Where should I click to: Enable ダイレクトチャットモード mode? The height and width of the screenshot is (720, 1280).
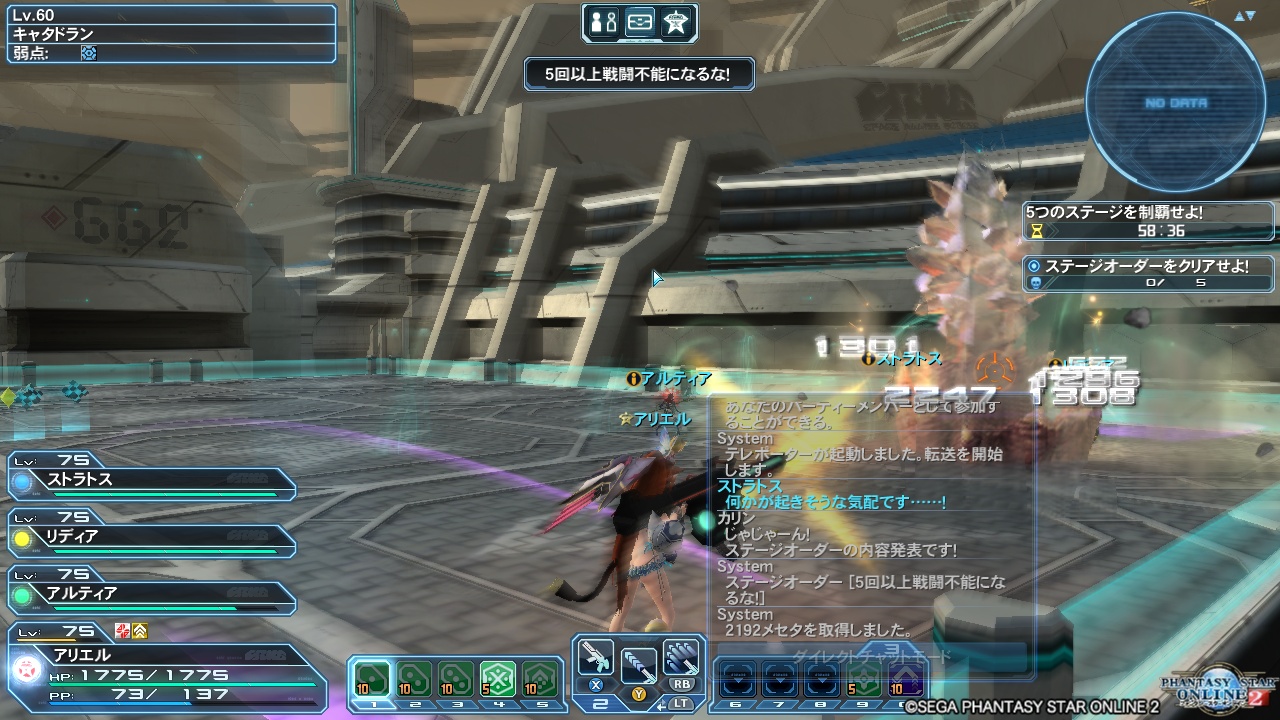[x=870, y=653]
